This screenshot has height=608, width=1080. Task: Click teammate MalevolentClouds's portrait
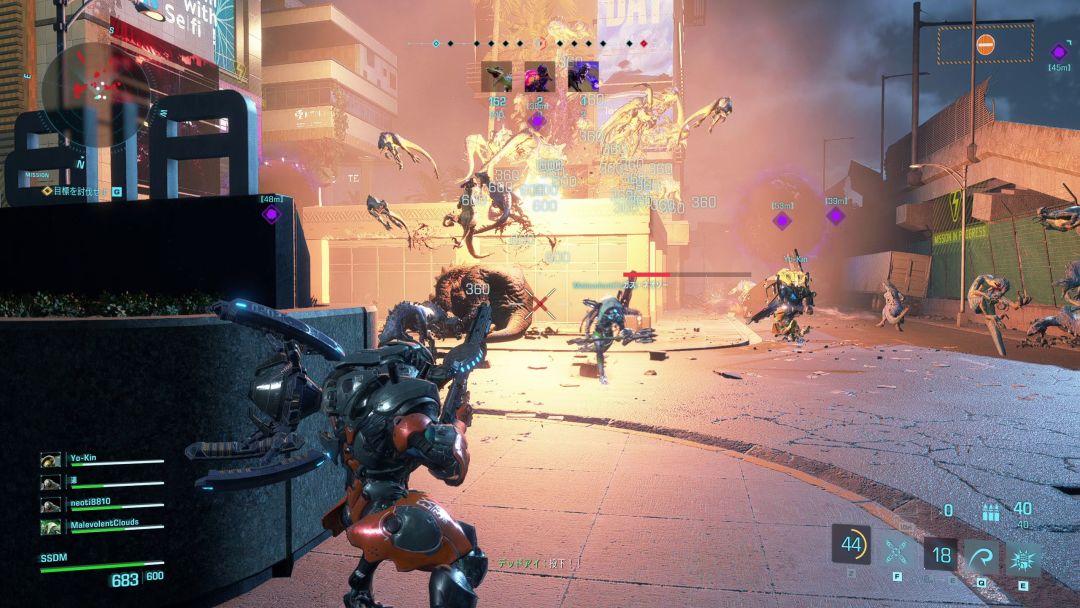point(50,526)
